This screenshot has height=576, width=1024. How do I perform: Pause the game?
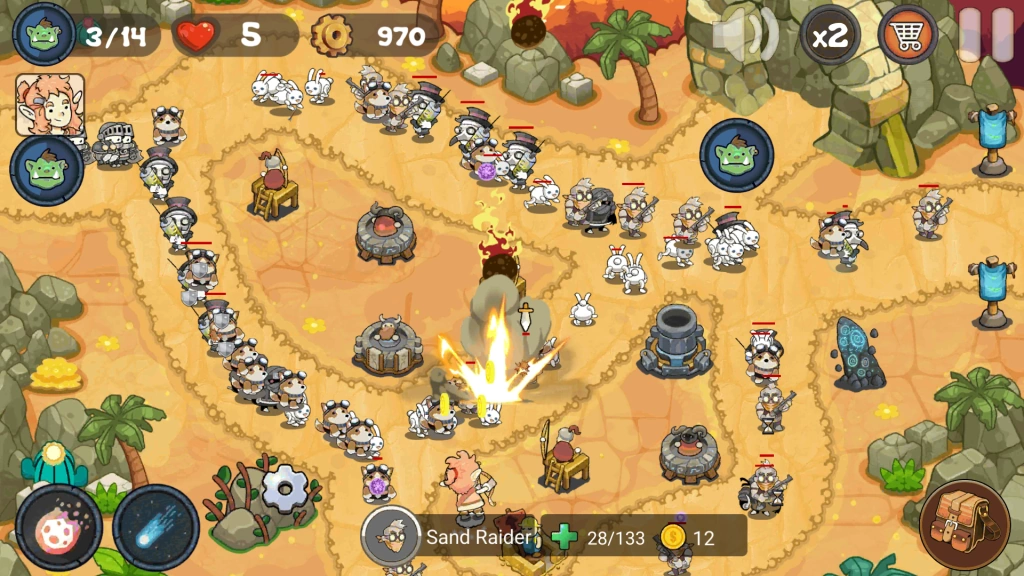[x=984, y=35]
